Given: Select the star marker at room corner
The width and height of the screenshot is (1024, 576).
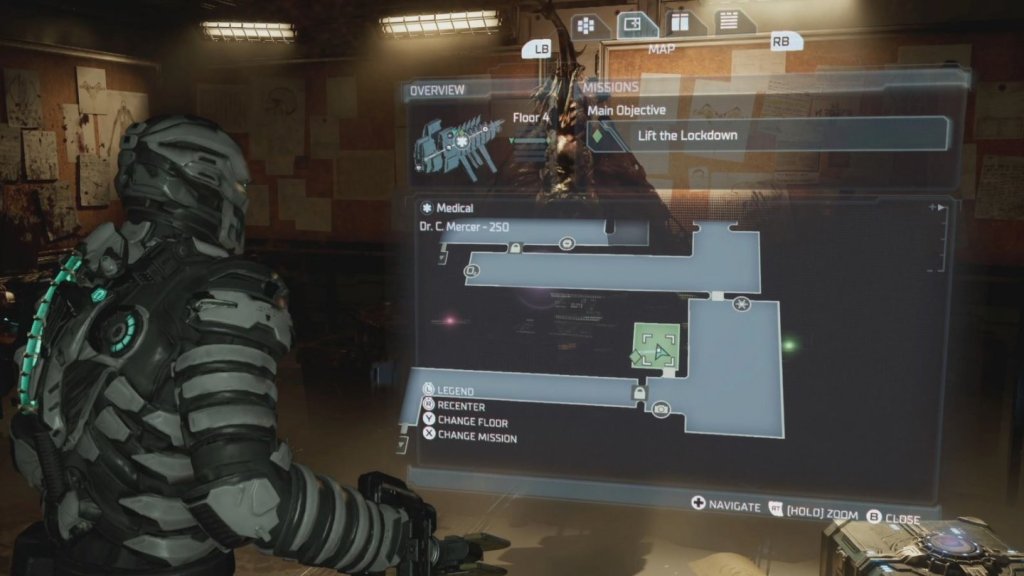Looking at the screenshot, I should pyautogui.click(x=741, y=303).
